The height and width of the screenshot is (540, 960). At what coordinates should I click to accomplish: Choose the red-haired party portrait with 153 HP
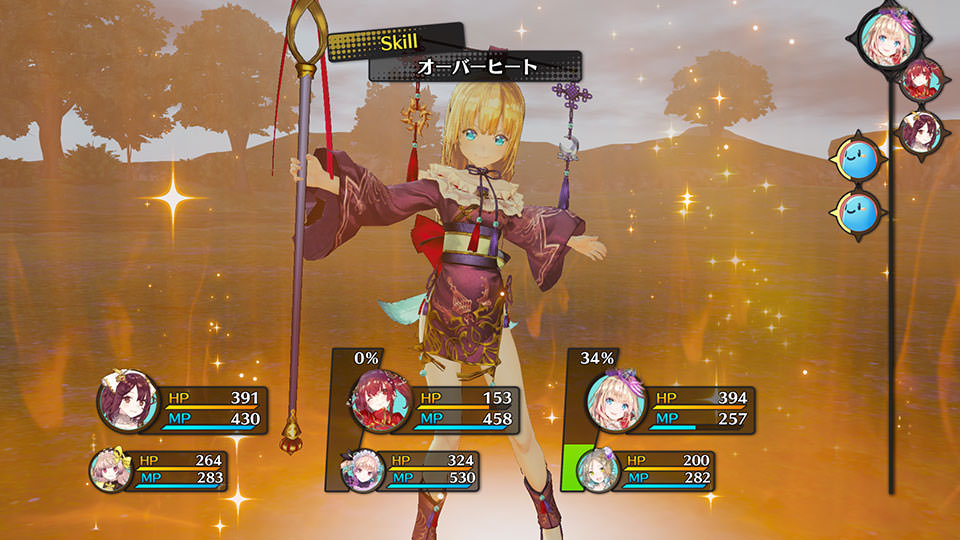click(x=379, y=404)
